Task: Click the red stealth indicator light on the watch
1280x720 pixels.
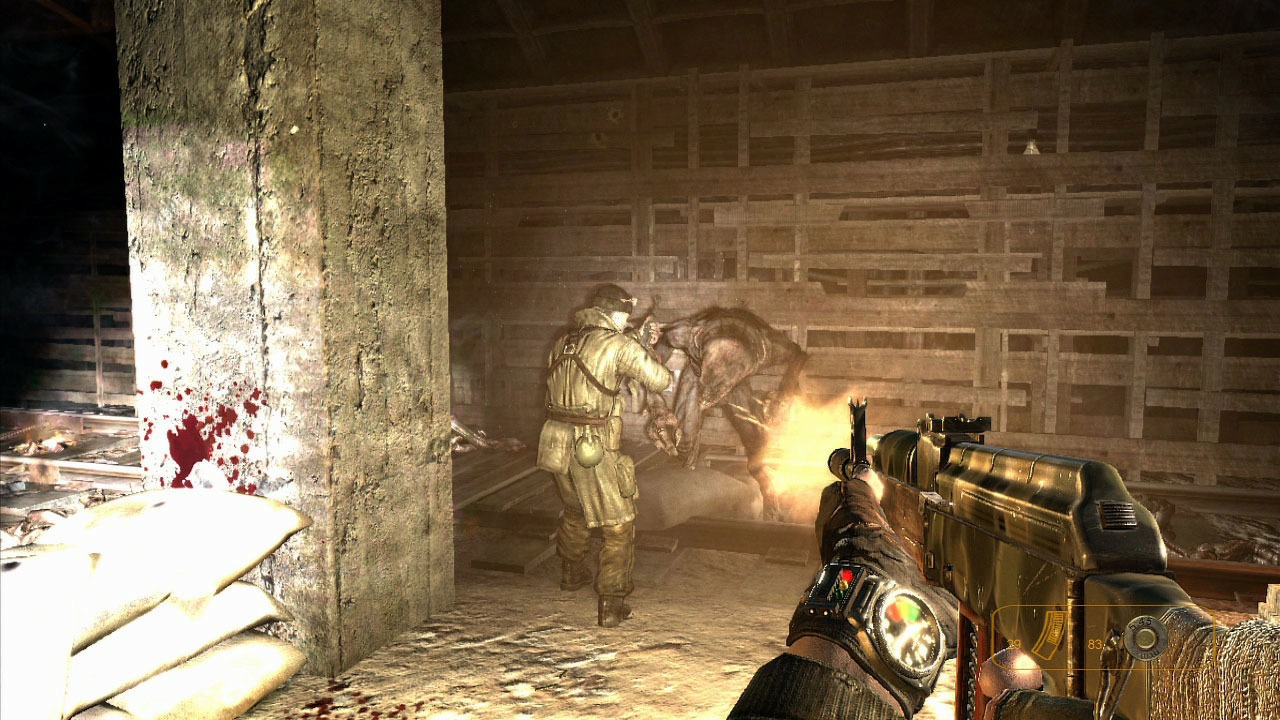Action: pyautogui.click(x=848, y=576)
